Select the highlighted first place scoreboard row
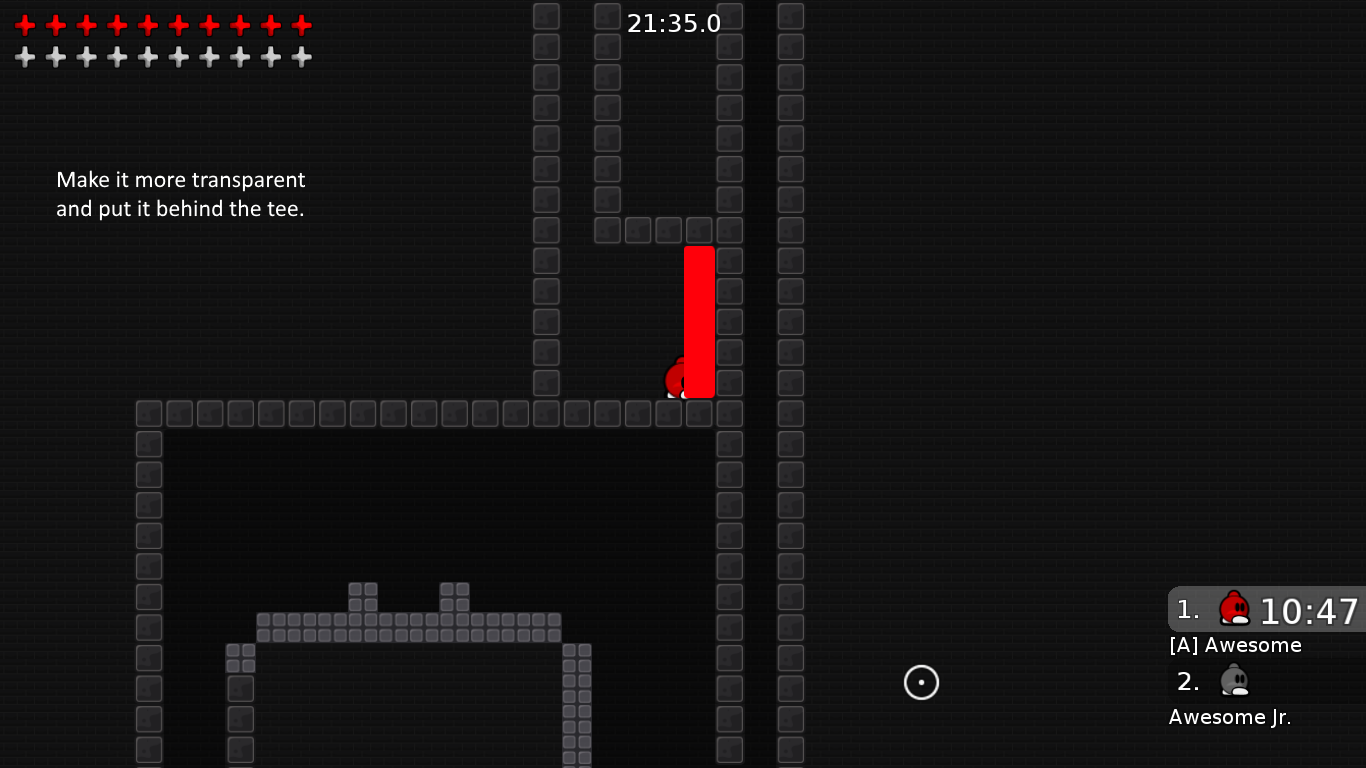 [x=1265, y=610]
